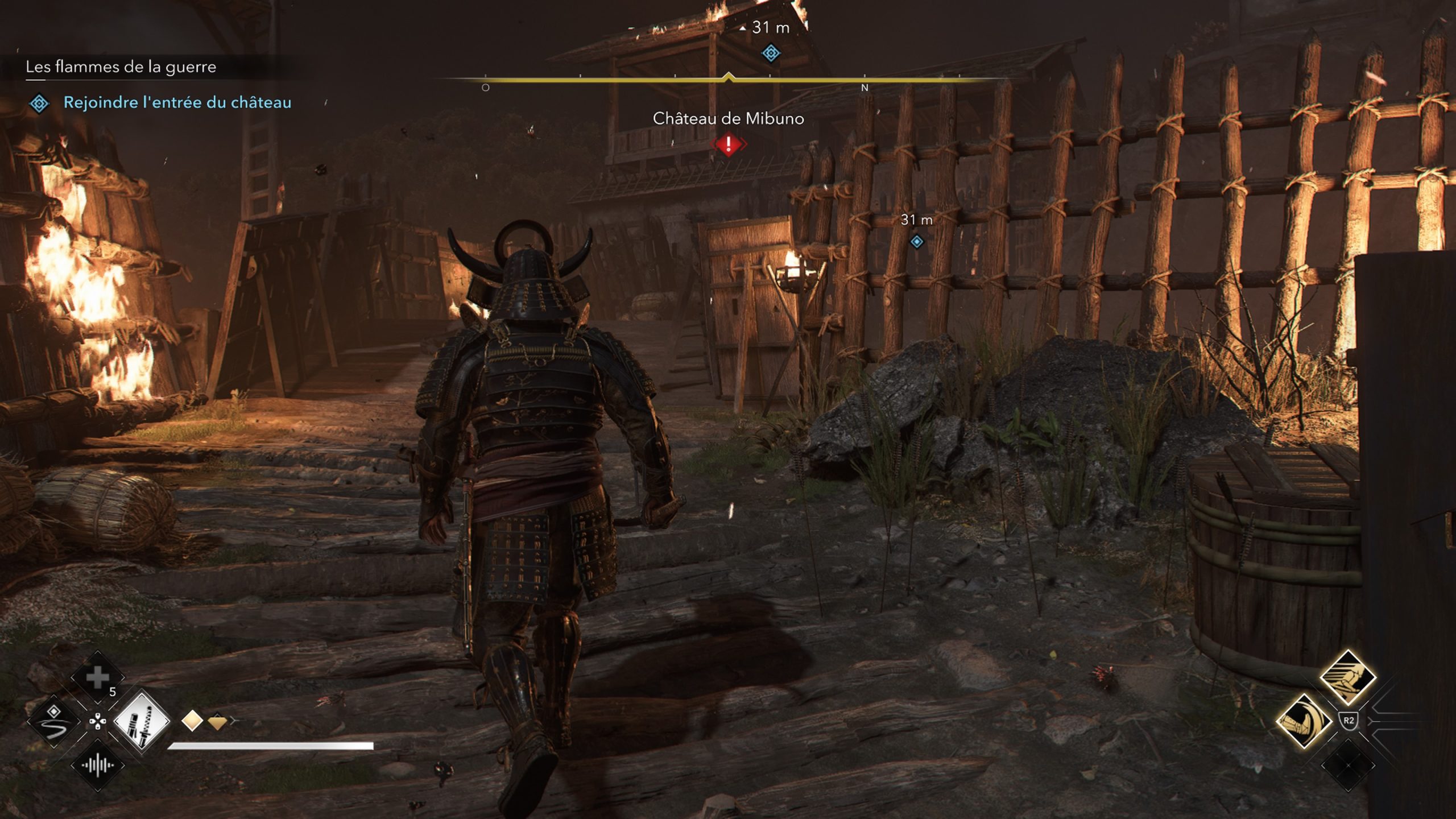This screenshot has width=1456, height=819.
Task: Select the blue objective marker above the compass
Action: pyautogui.click(x=771, y=53)
